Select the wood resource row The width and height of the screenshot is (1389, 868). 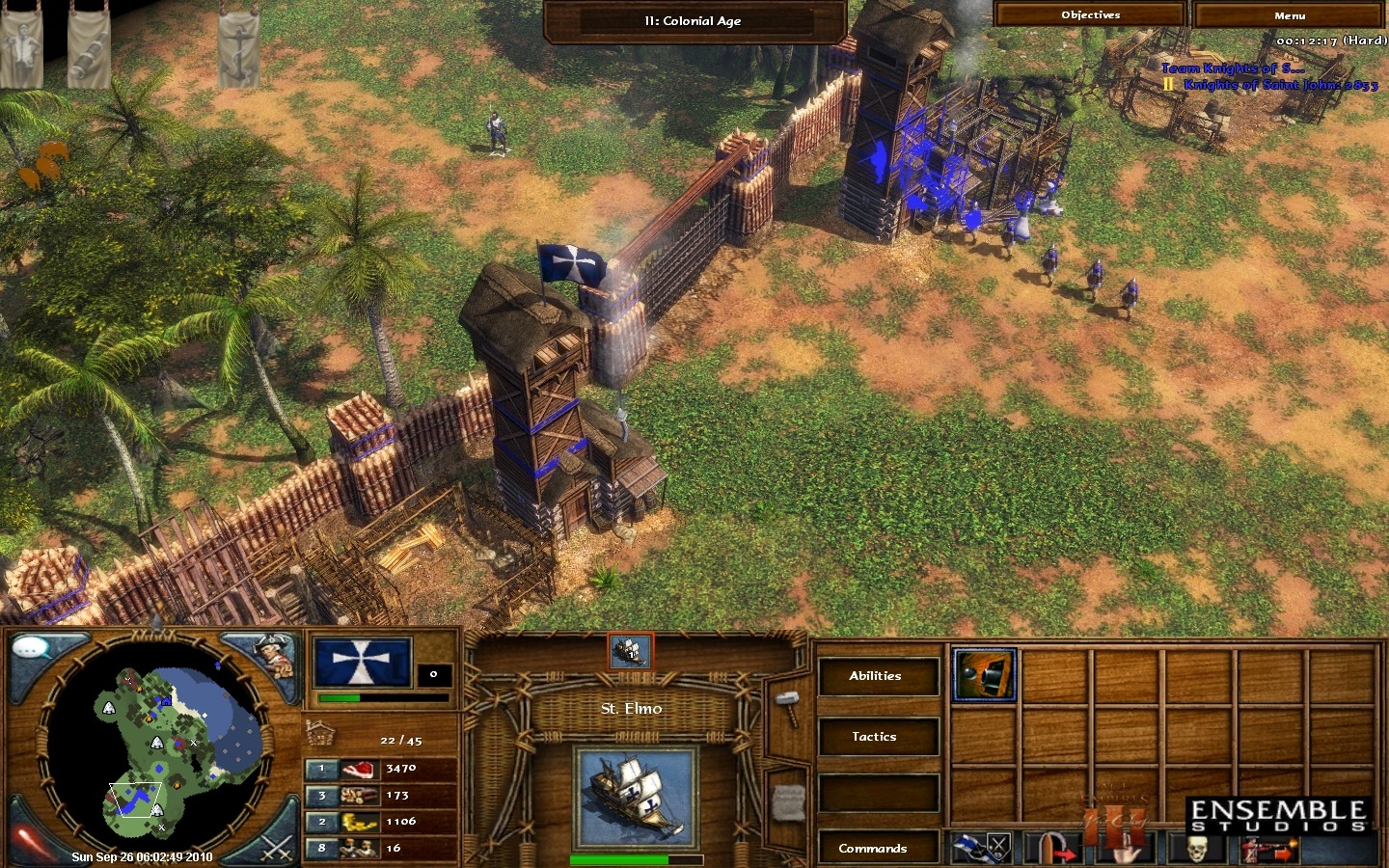[x=381, y=796]
